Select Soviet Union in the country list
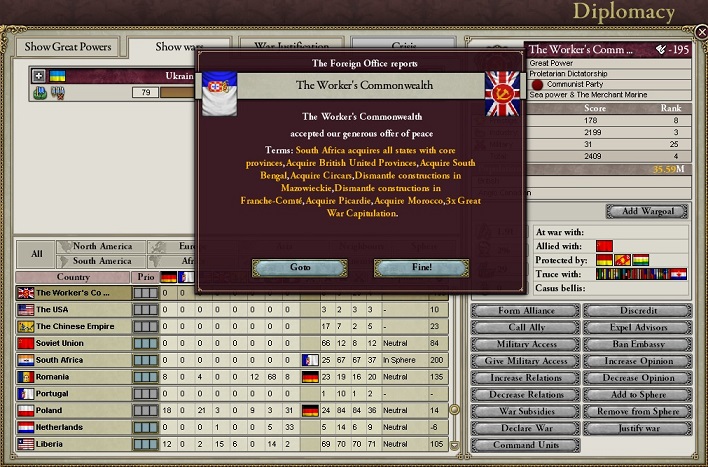This screenshot has height=467, width=708. pos(72,343)
